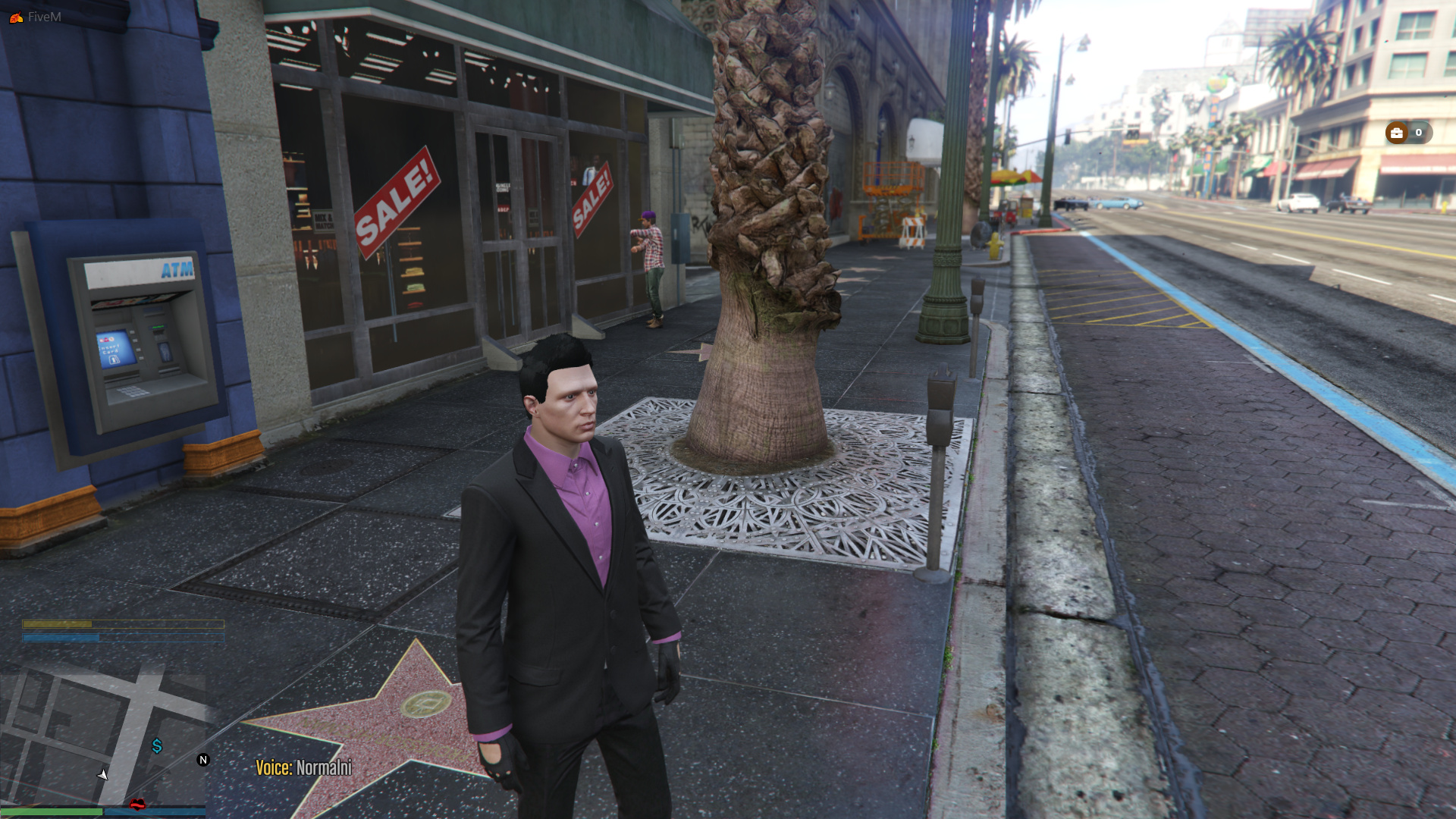Click the white player arrow on minimap
1456x819 pixels.
(103, 774)
